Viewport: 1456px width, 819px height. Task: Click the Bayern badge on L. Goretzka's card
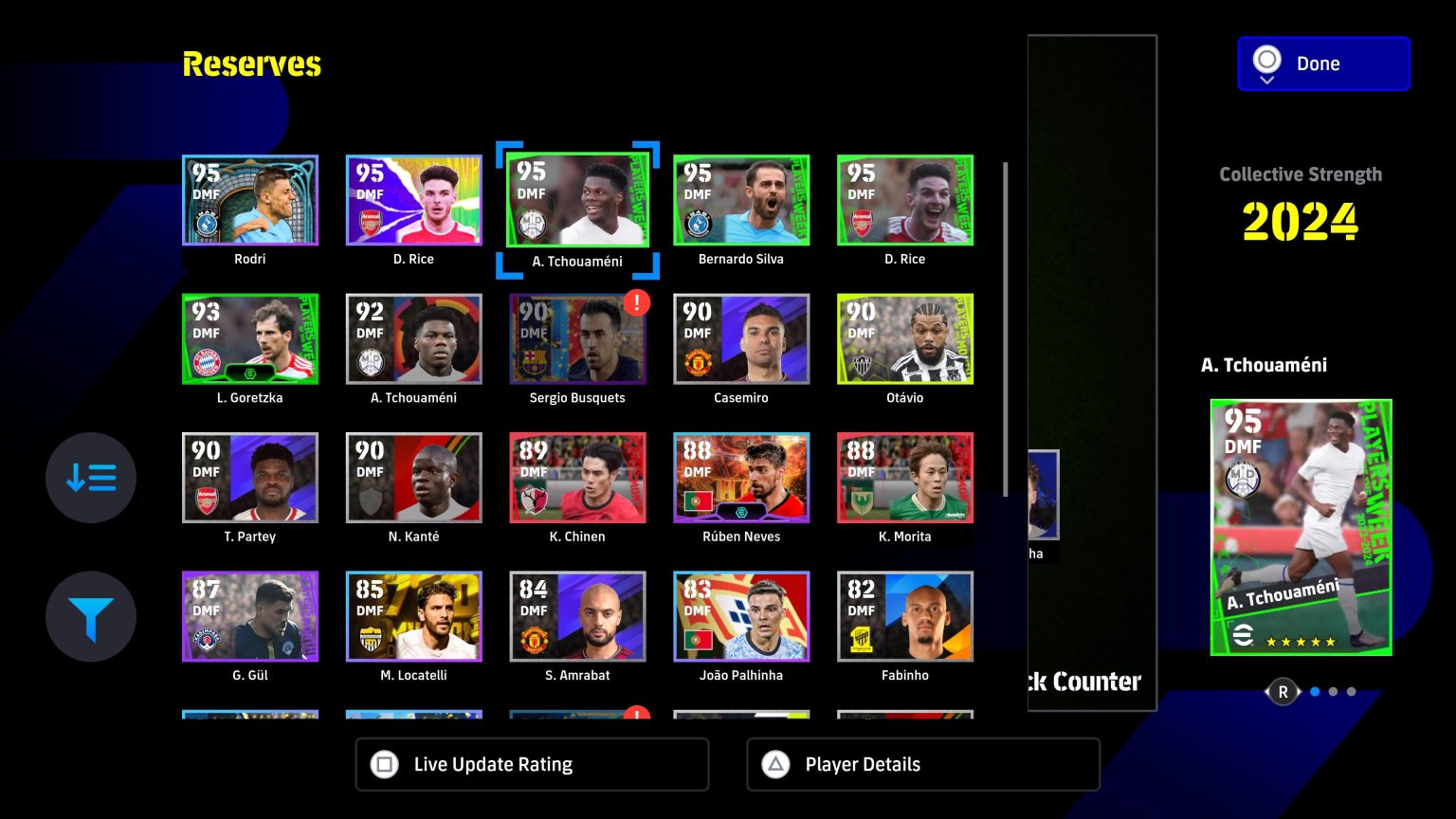click(x=209, y=361)
